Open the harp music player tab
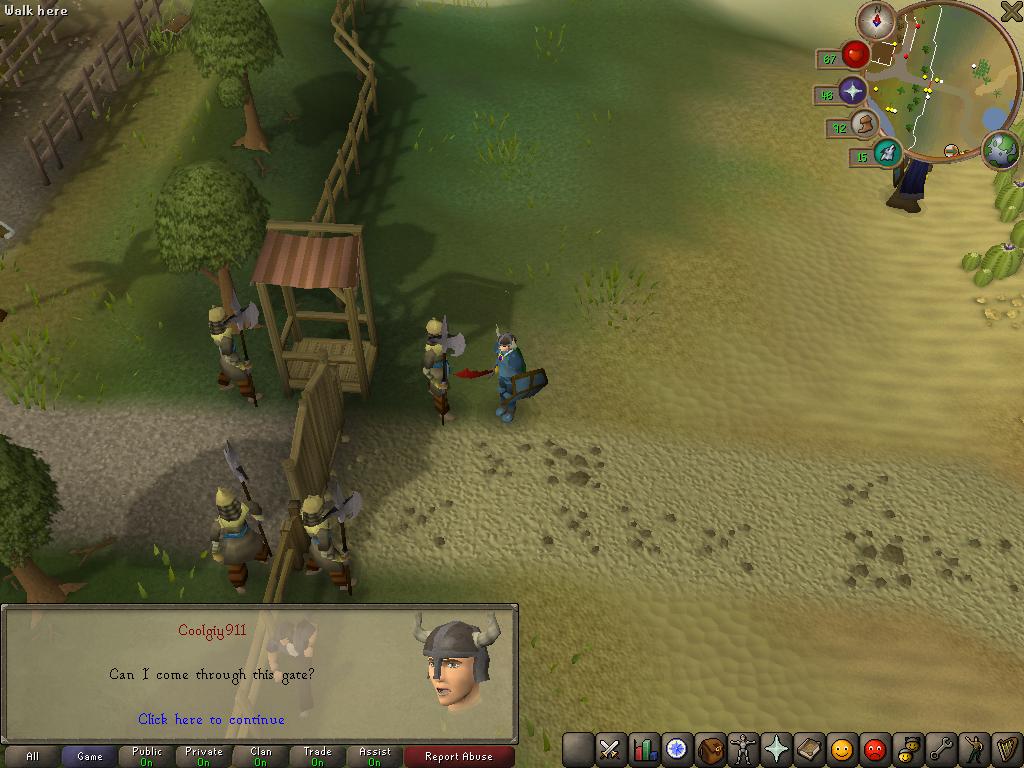 coord(1006,749)
